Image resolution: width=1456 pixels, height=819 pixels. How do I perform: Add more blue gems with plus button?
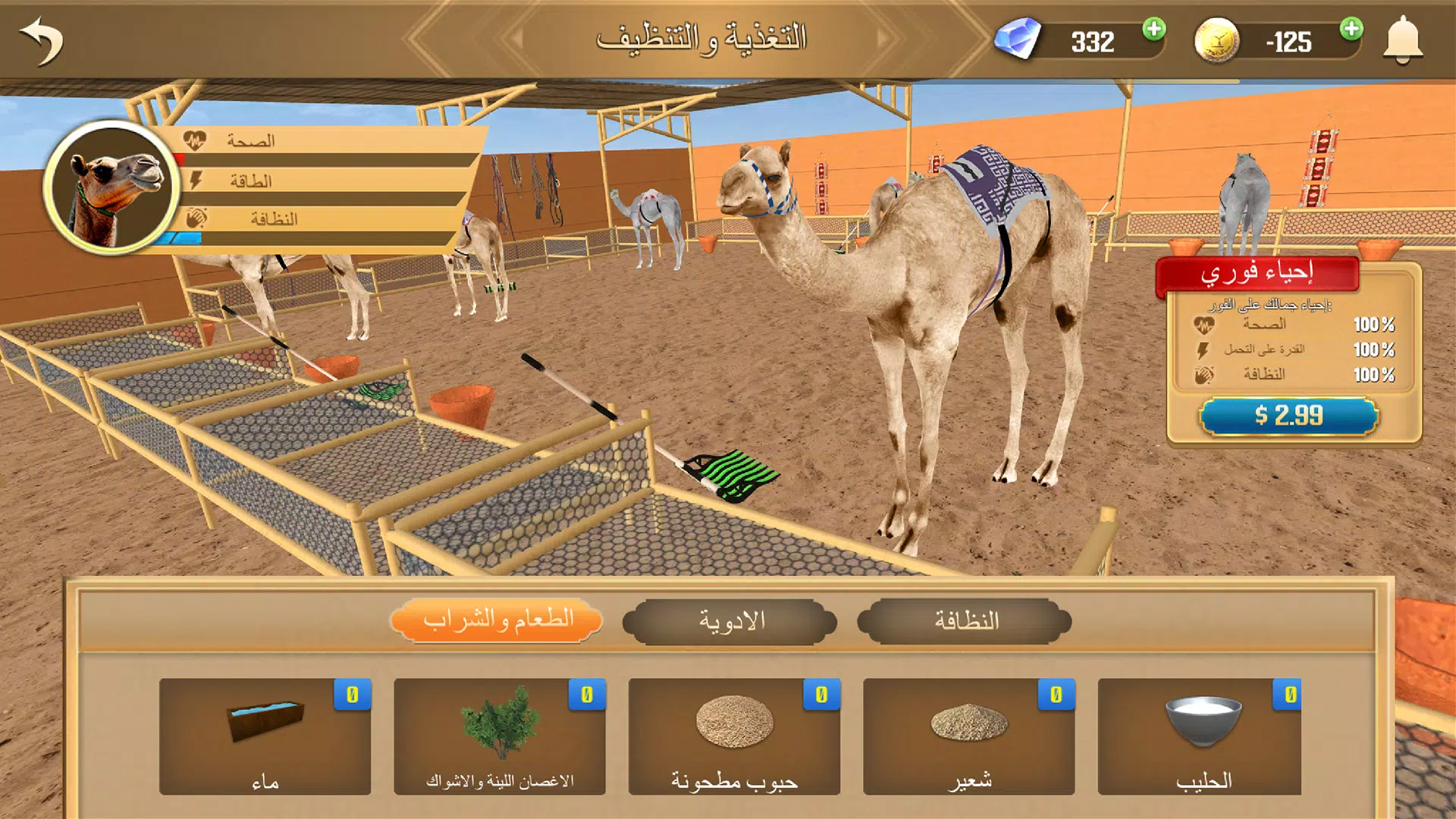[1153, 30]
